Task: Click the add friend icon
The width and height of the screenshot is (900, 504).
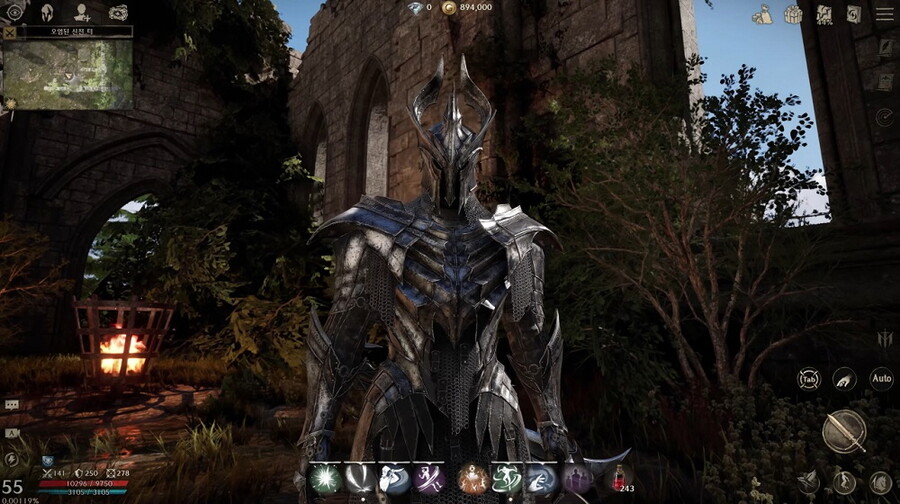Action: 82,12
